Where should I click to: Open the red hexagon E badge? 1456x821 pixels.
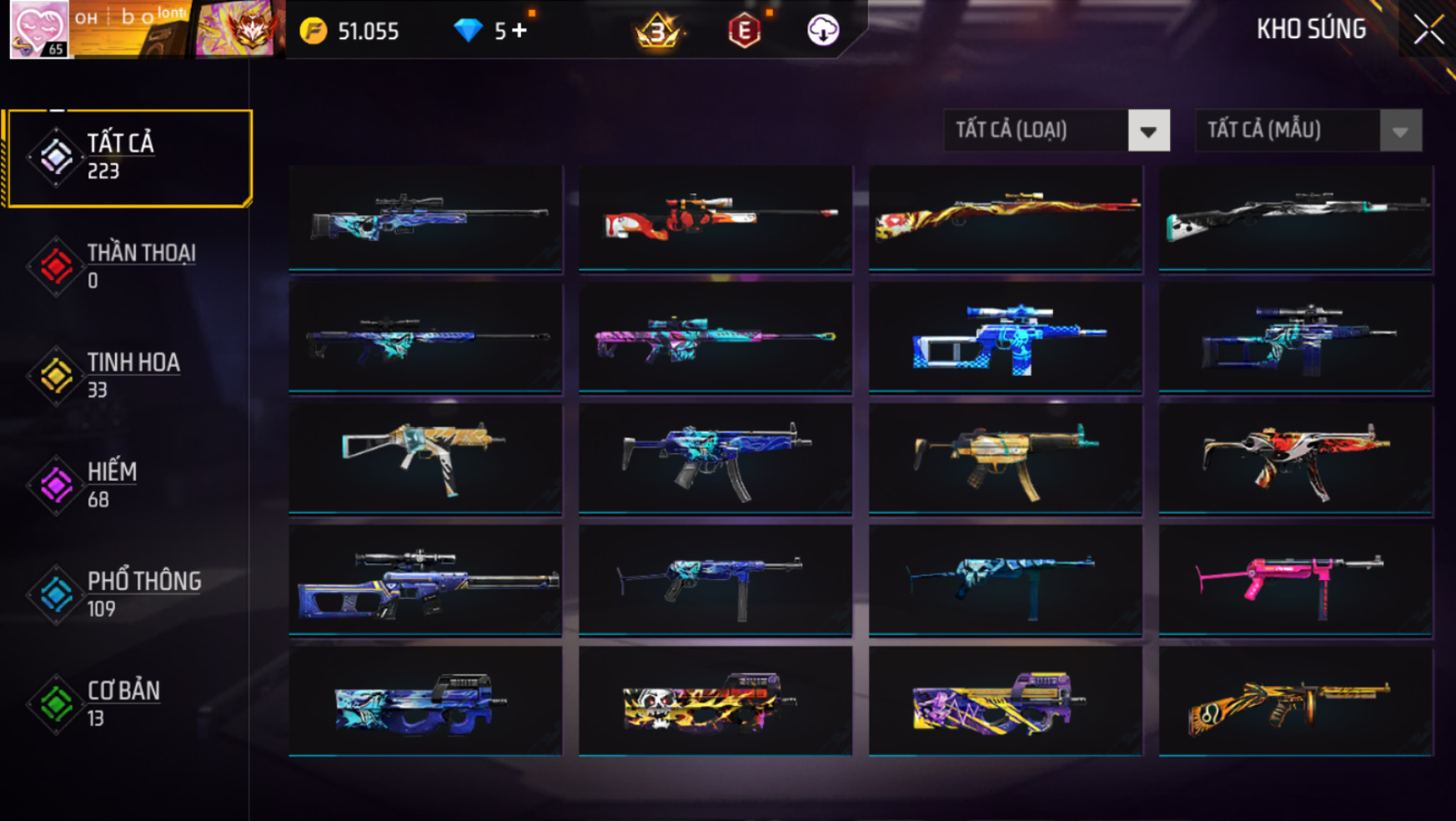(744, 32)
